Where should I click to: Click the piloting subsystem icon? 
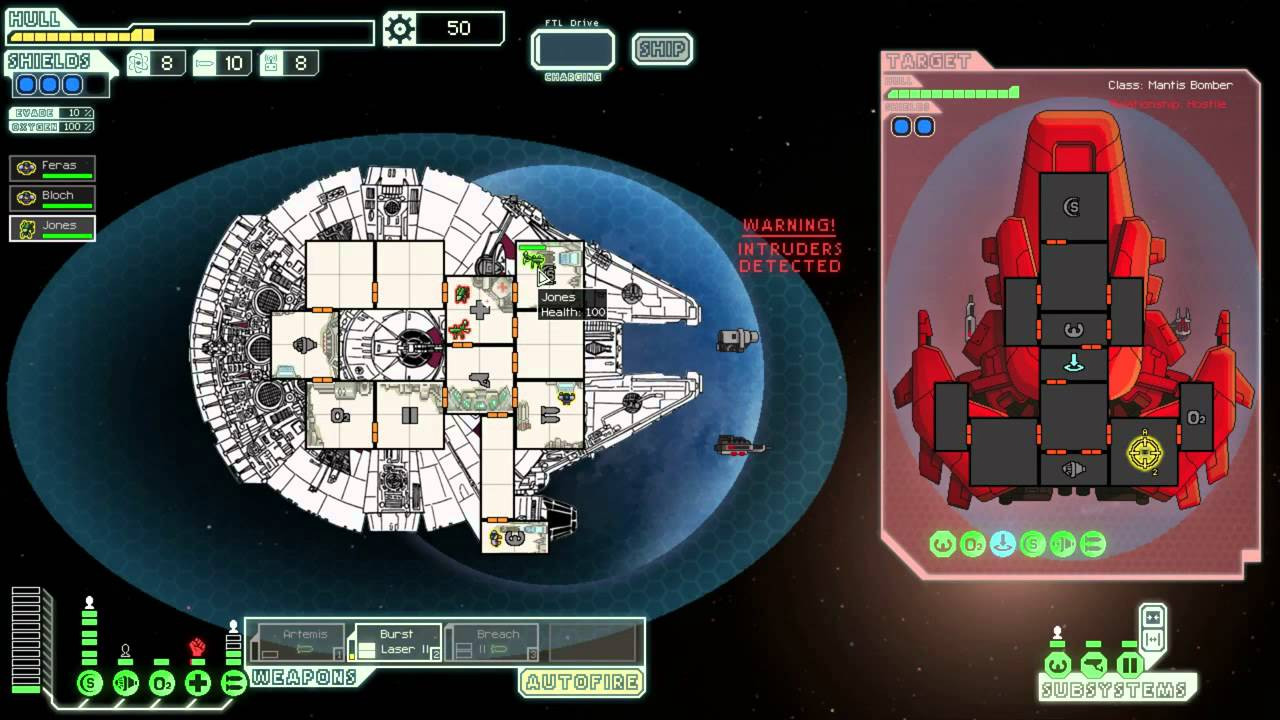(1057, 665)
